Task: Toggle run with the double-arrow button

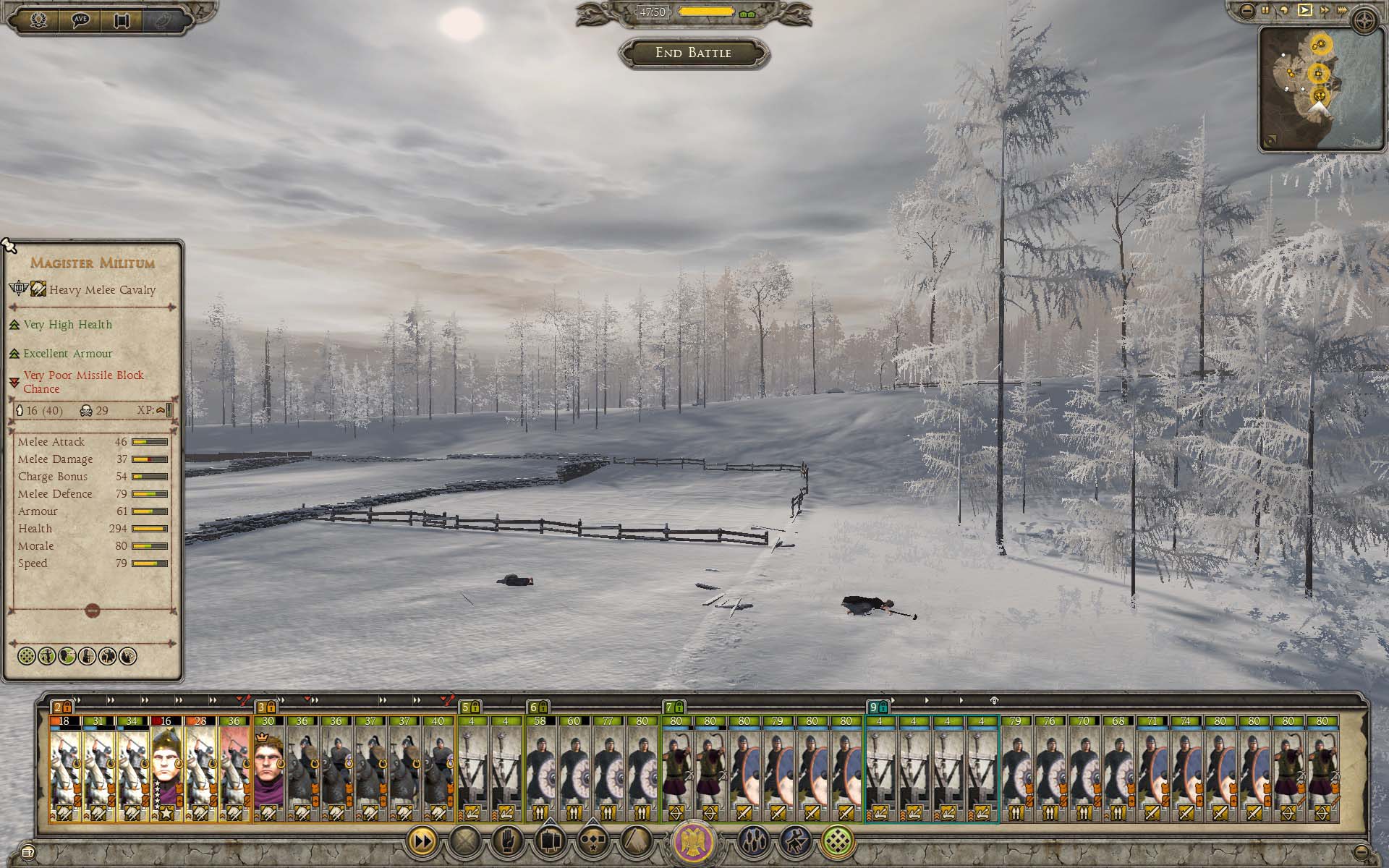Action: pyautogui.click(x=422, y=841)
